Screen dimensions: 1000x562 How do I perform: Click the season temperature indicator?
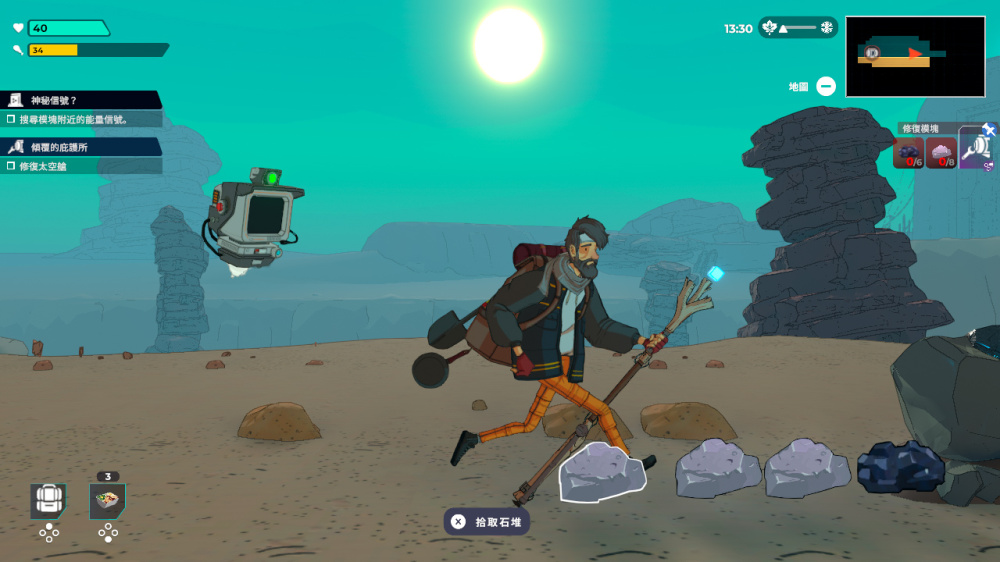click(797, 28)
